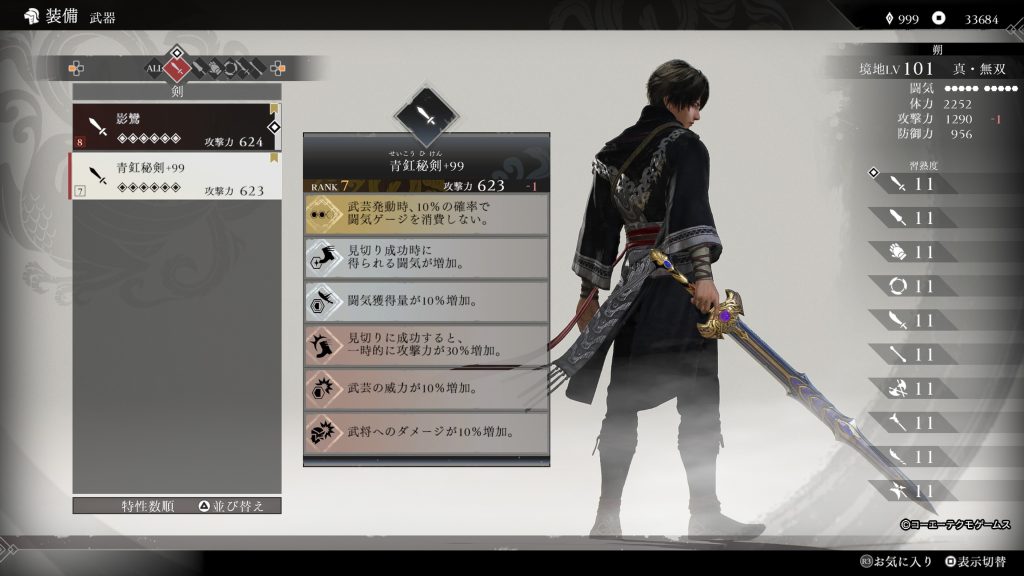Choose the 武将へのダメージが10%増加 trait row
1024x576 pixels.
pyautogui.click(x=426, y=431)
